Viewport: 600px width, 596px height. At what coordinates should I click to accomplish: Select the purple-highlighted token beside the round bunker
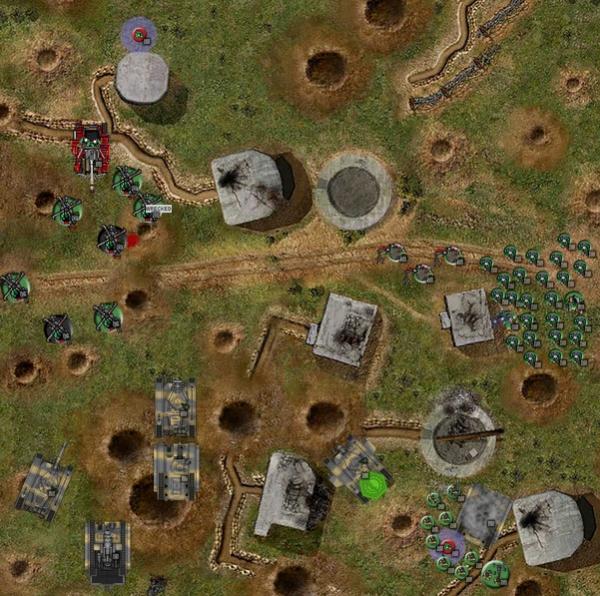tap(139, 35)
